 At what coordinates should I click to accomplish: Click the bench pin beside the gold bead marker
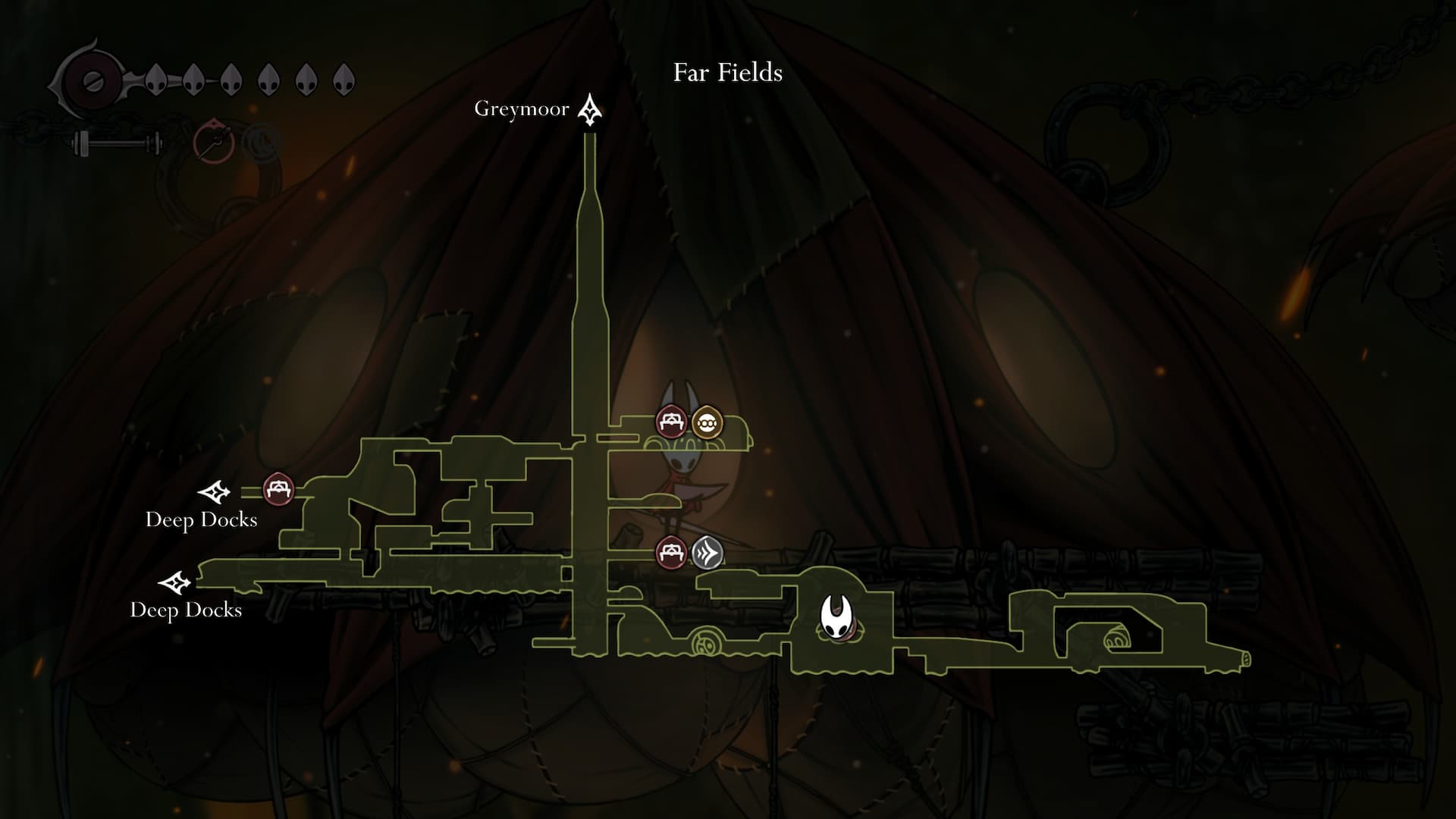click(671, 422)
